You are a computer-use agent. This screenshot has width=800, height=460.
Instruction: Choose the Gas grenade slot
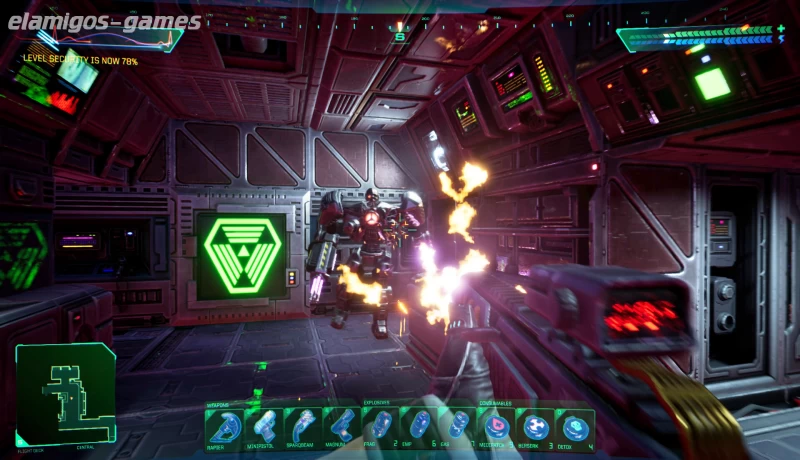[459, 428]
